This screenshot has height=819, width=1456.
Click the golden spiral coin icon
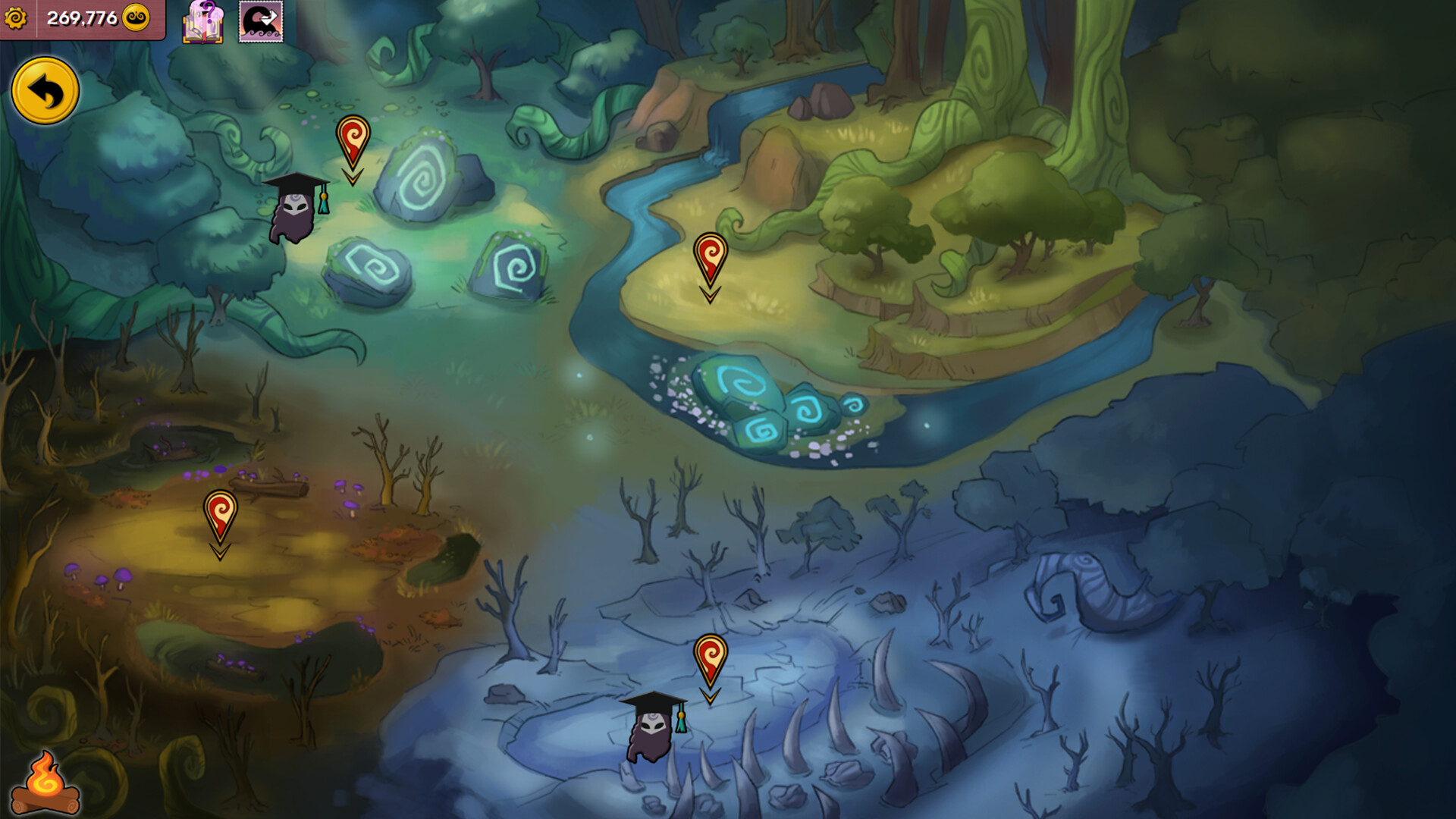[x=135, y=17]
